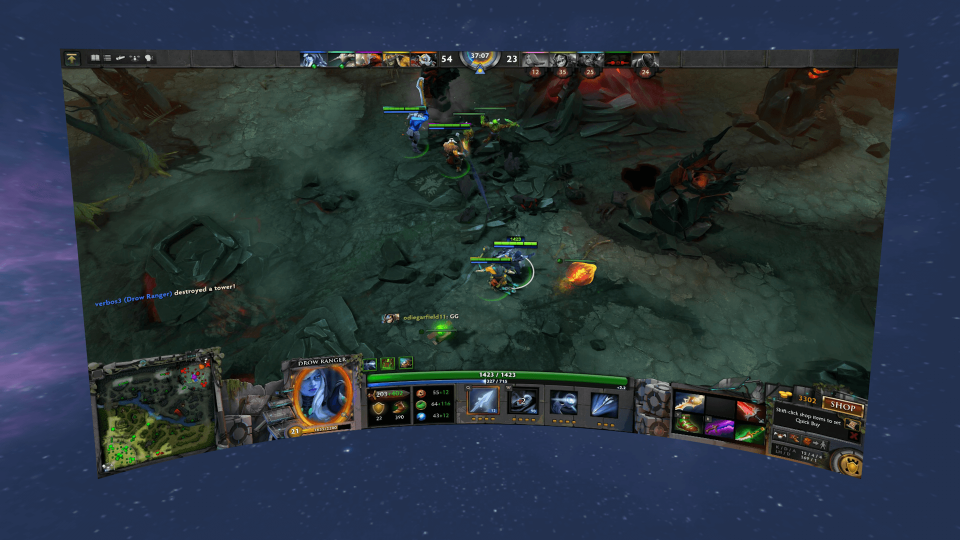The height and width of the screenshot is (540, 960).
Task: Click the third ability icon with the blue swirl
Action: pyautogui.click(x=562, y=402)
